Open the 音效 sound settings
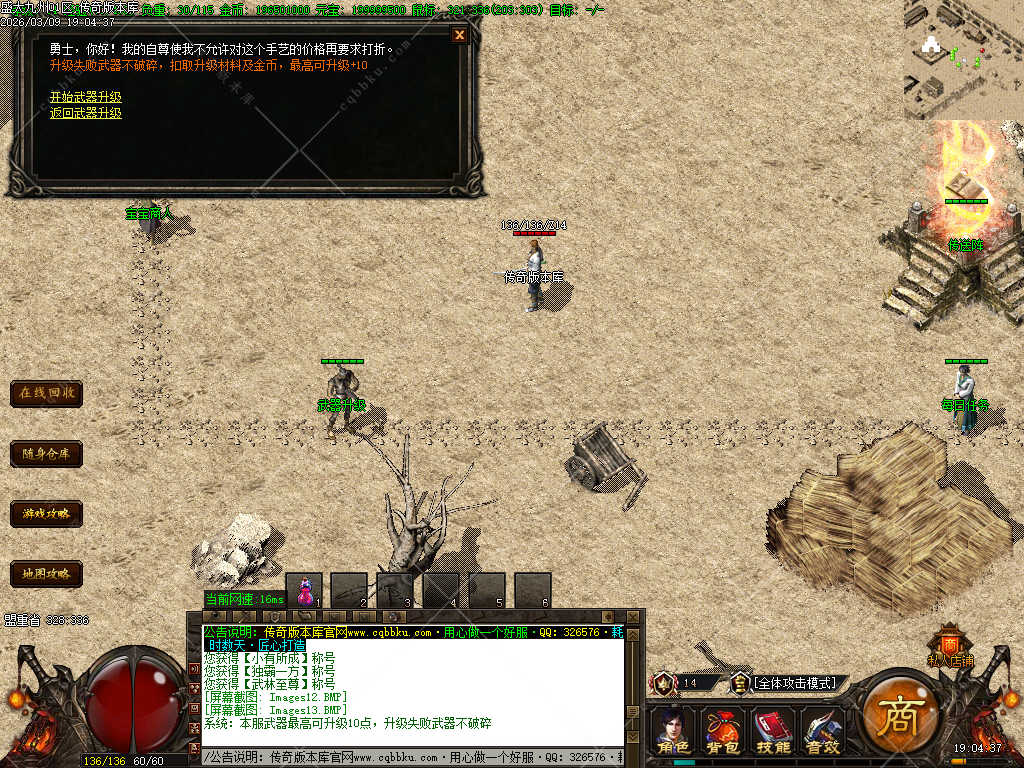Viewport: 1024px width, 768px height. [x=822, y=731]
